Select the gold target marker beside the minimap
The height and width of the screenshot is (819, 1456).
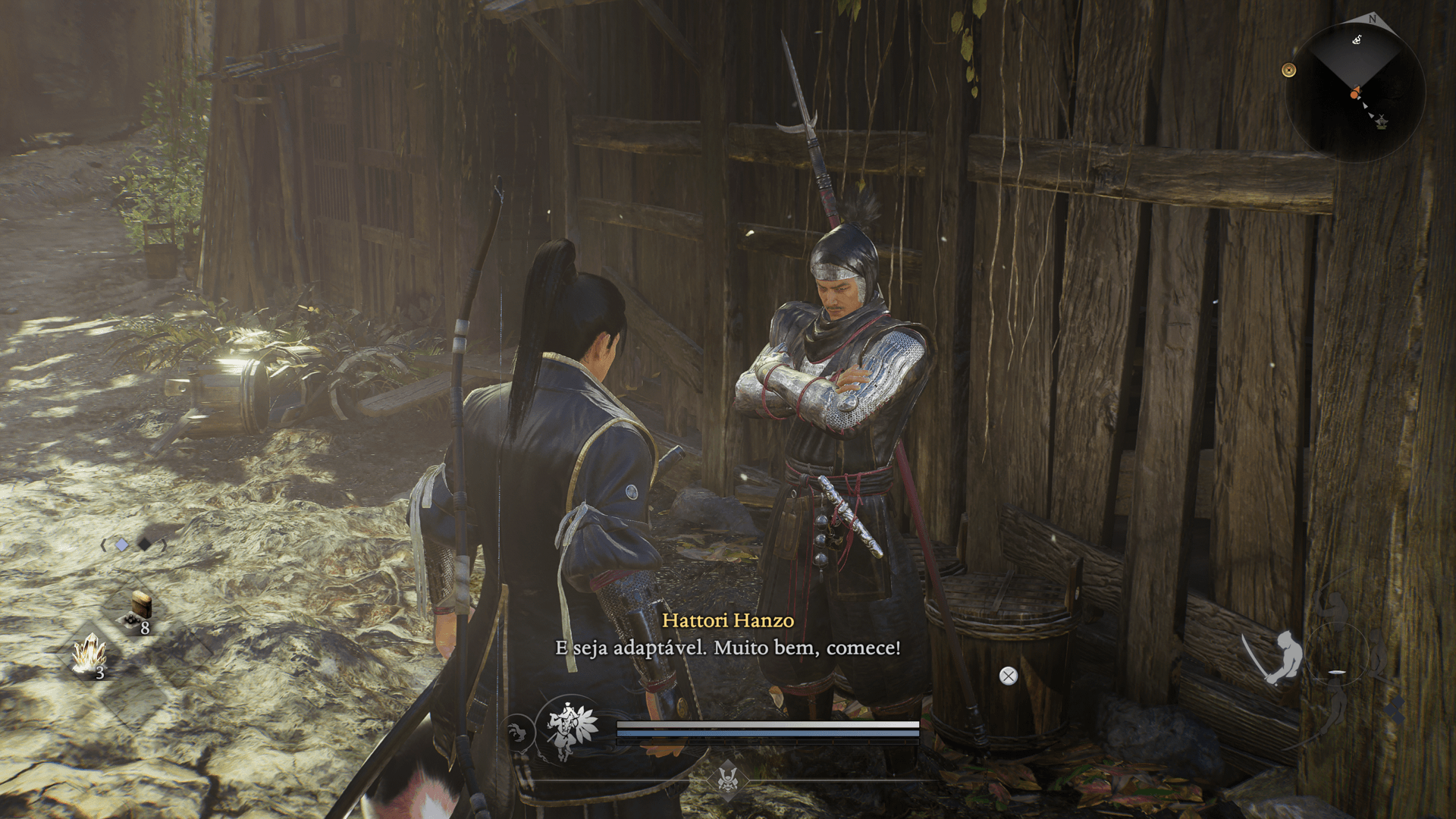(x=1288, y=71)
